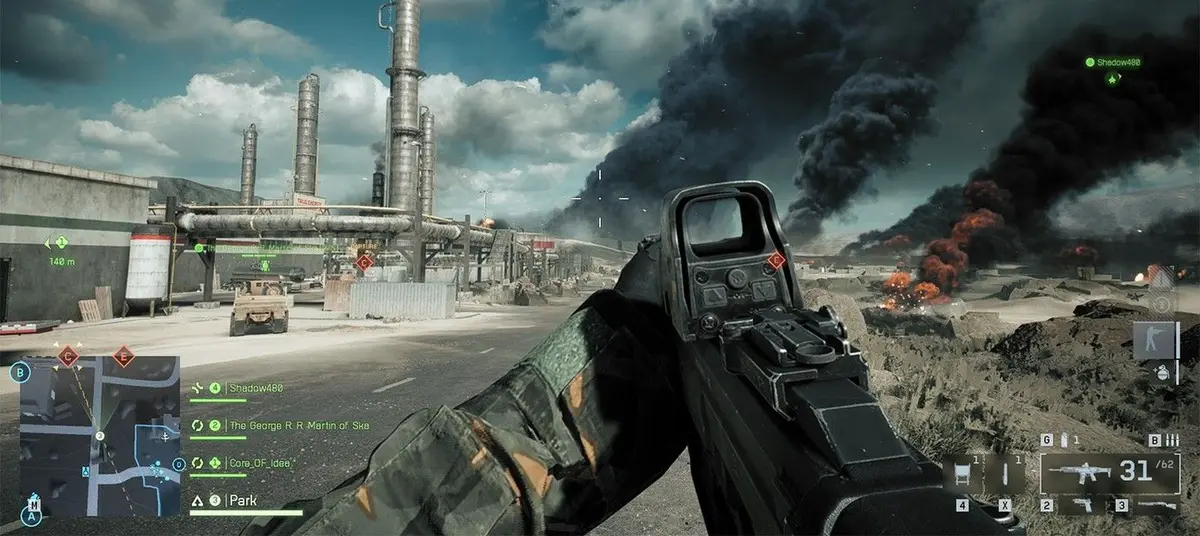
Task: Select the Park entry in squad list
Action: (x=240, y=500)
